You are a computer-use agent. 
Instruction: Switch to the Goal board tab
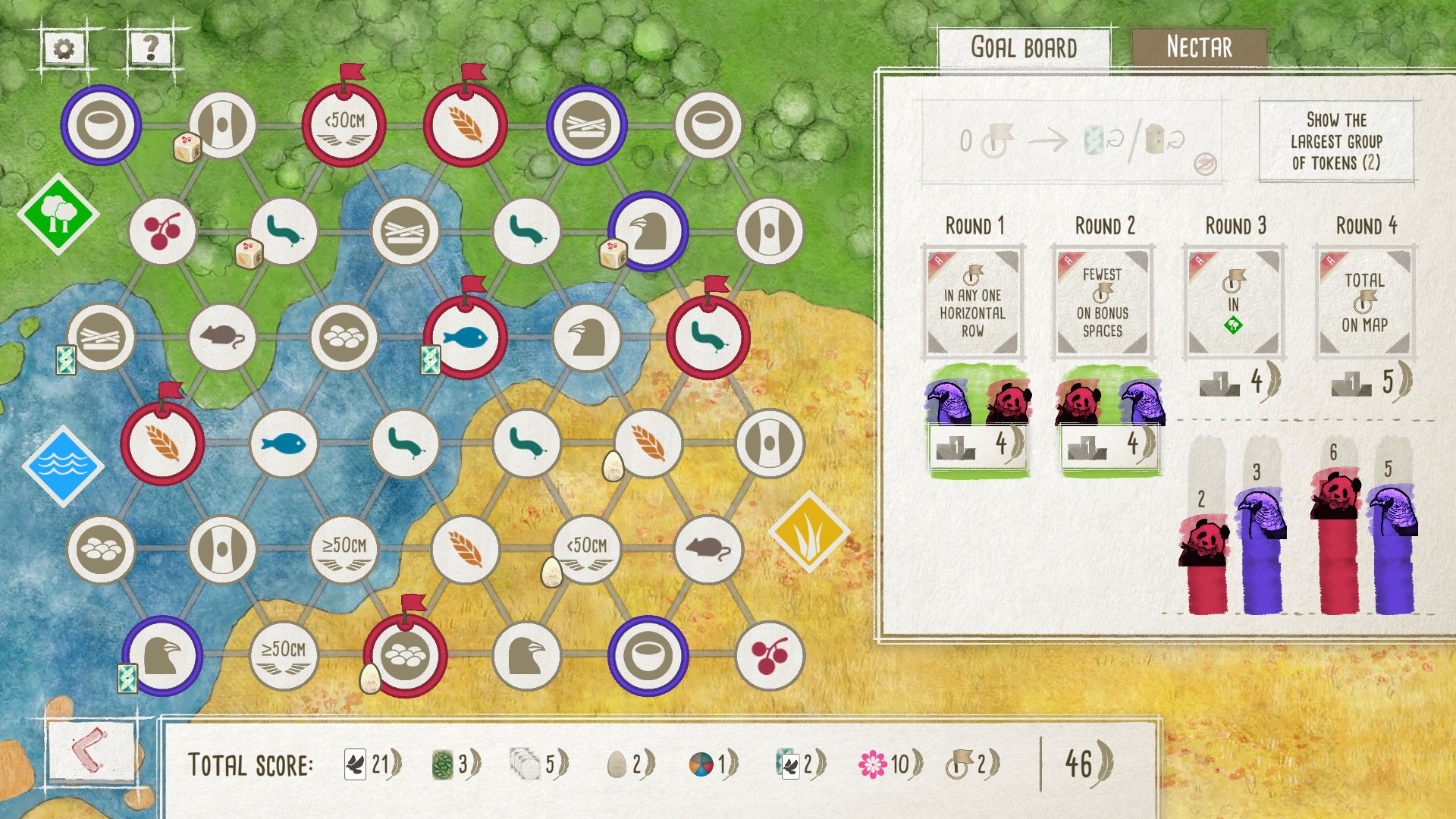click(x=1025, y=45)
